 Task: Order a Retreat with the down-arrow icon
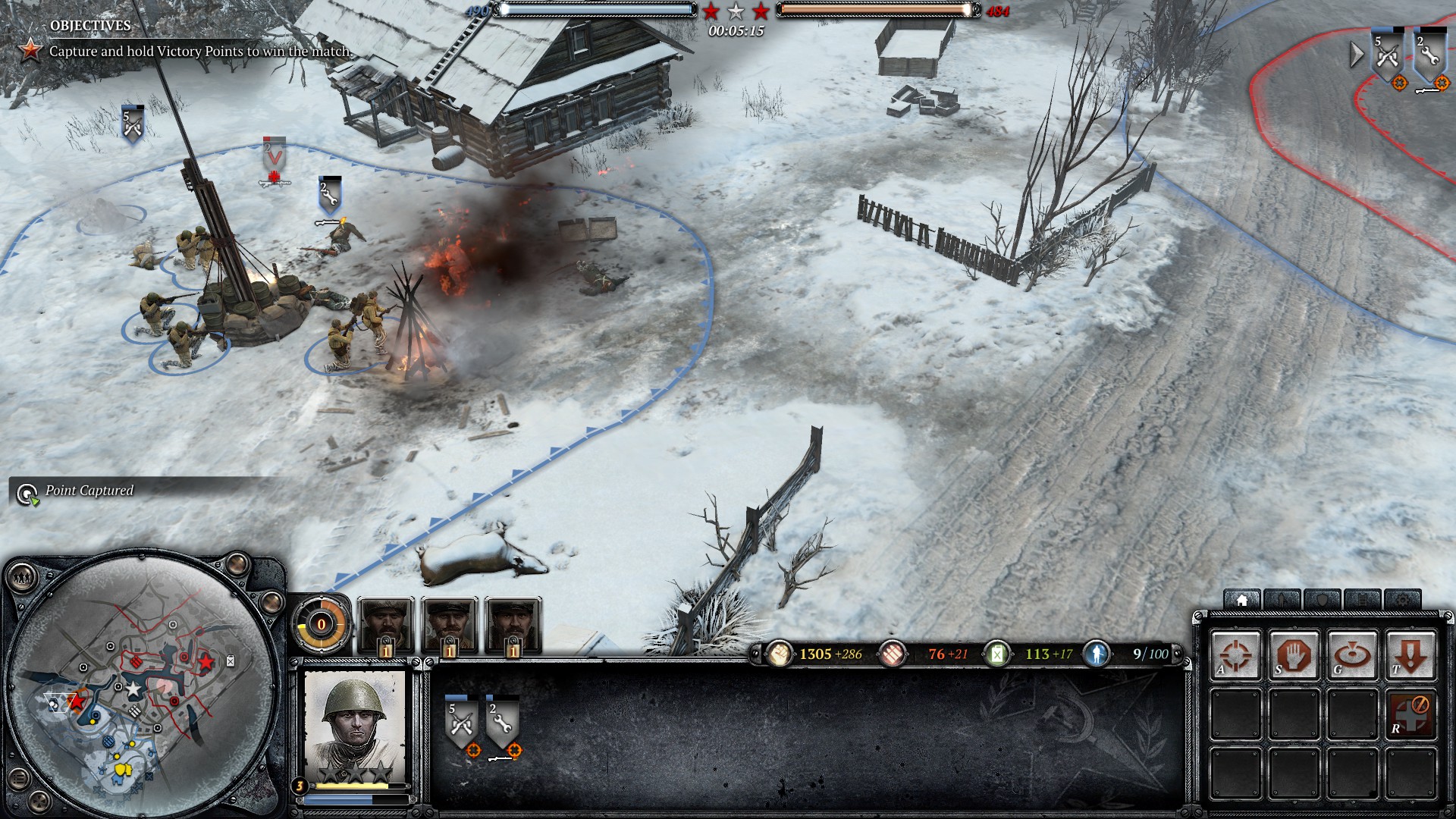(x=1410, y=654)
